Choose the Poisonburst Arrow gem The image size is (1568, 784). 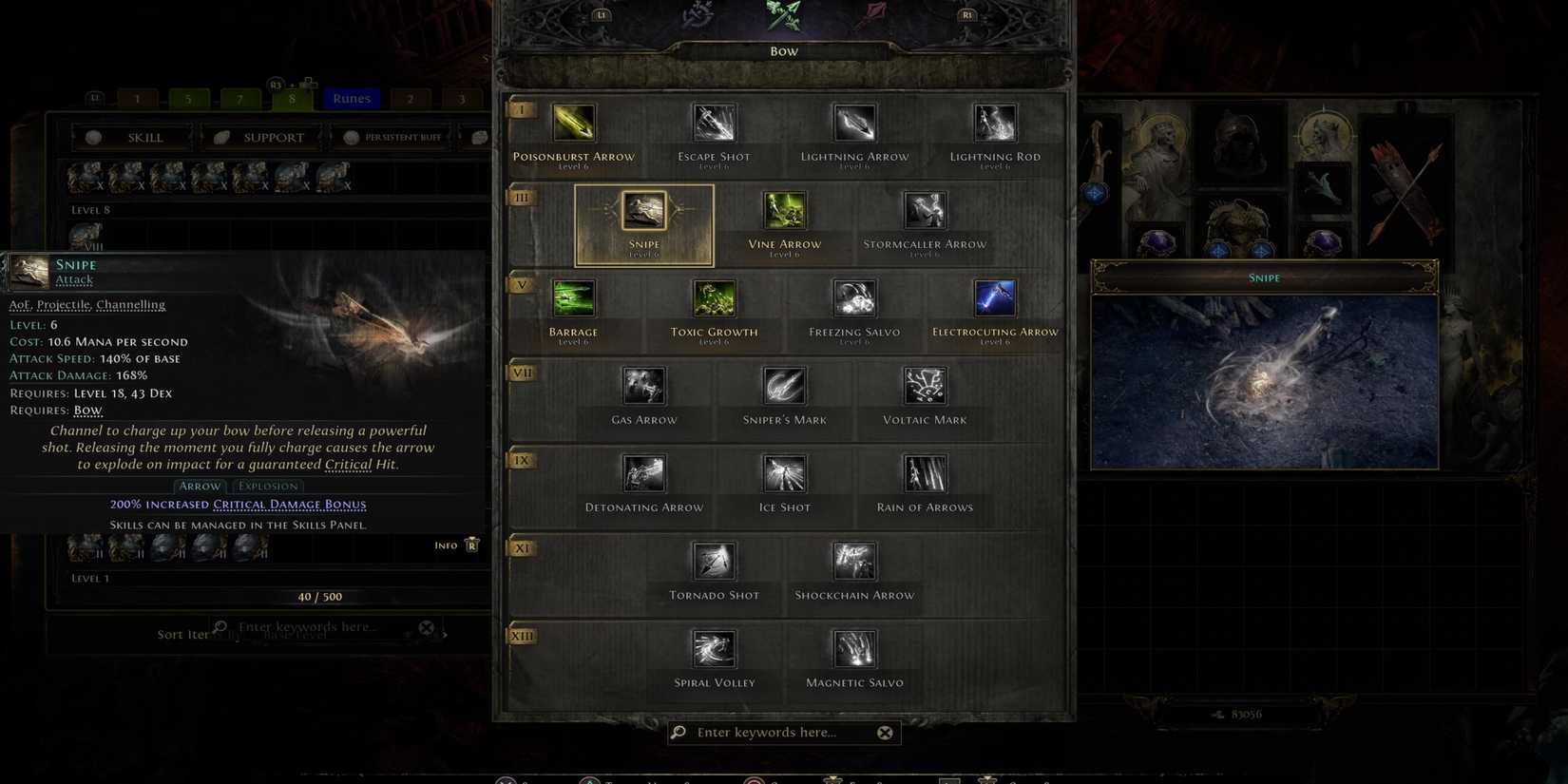tap(574, 122)
